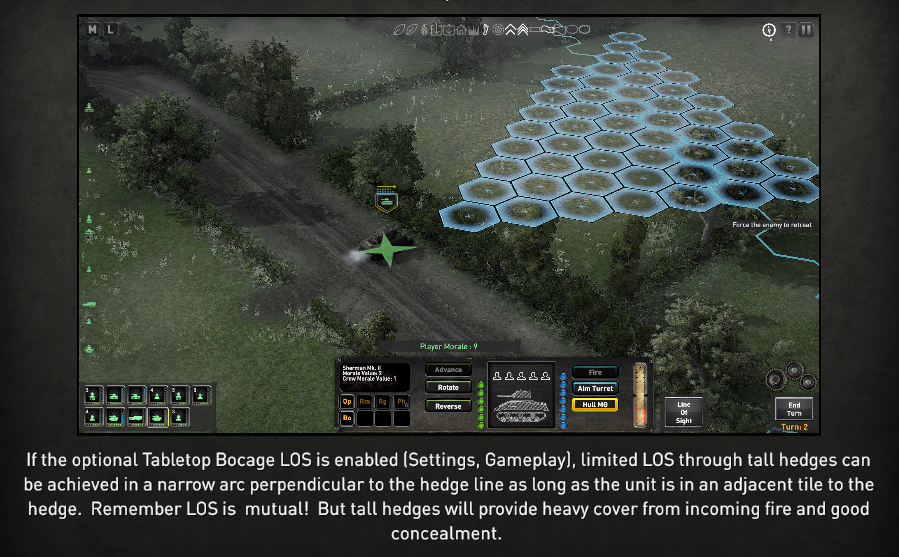This screenshot has height=557, width=899.
Task: Fire the selected weapon
Action: (595, 372)
